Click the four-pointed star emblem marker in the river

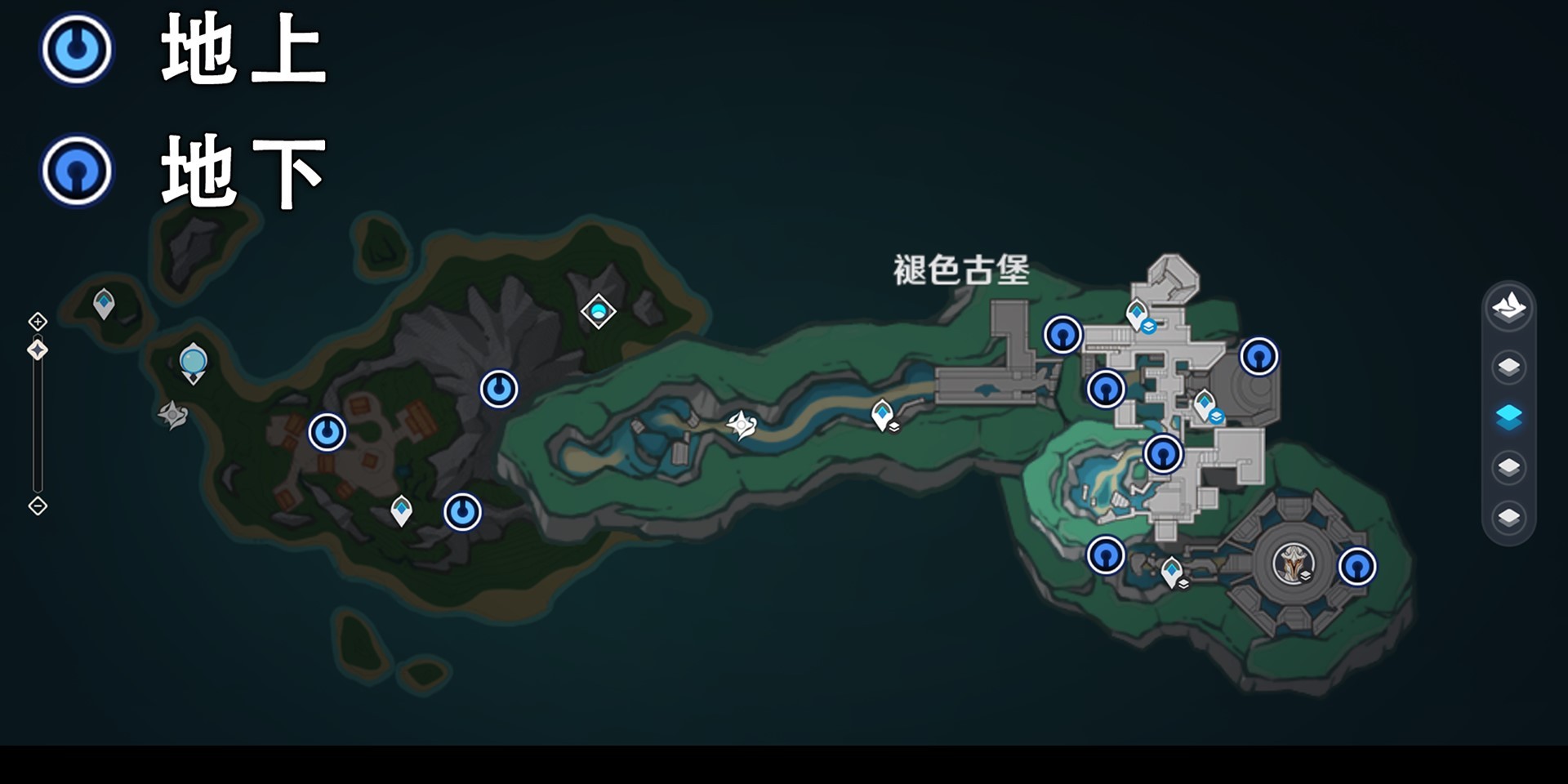point(741,424)
